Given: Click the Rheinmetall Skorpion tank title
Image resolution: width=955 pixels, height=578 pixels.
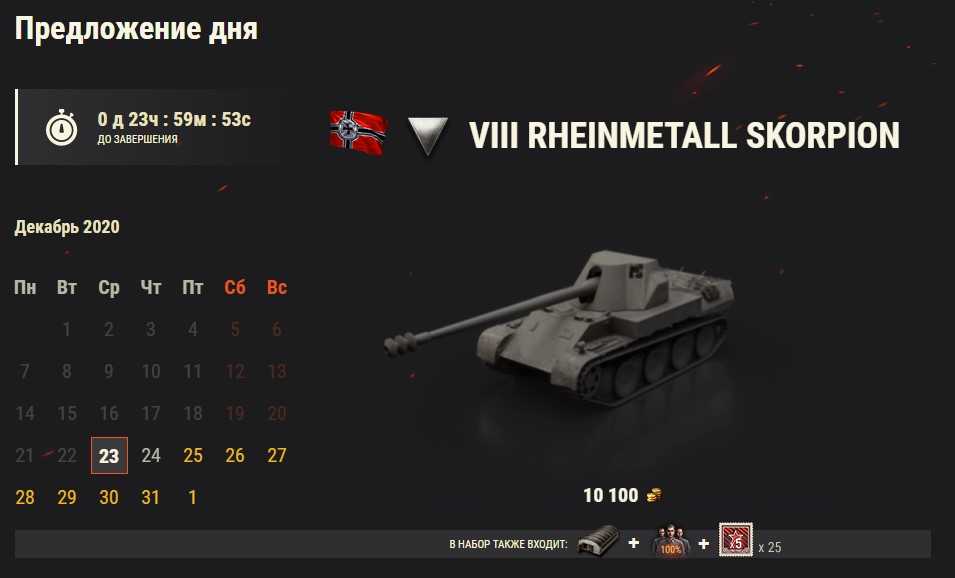Looking at the screenshot, I should coord(684,136).
